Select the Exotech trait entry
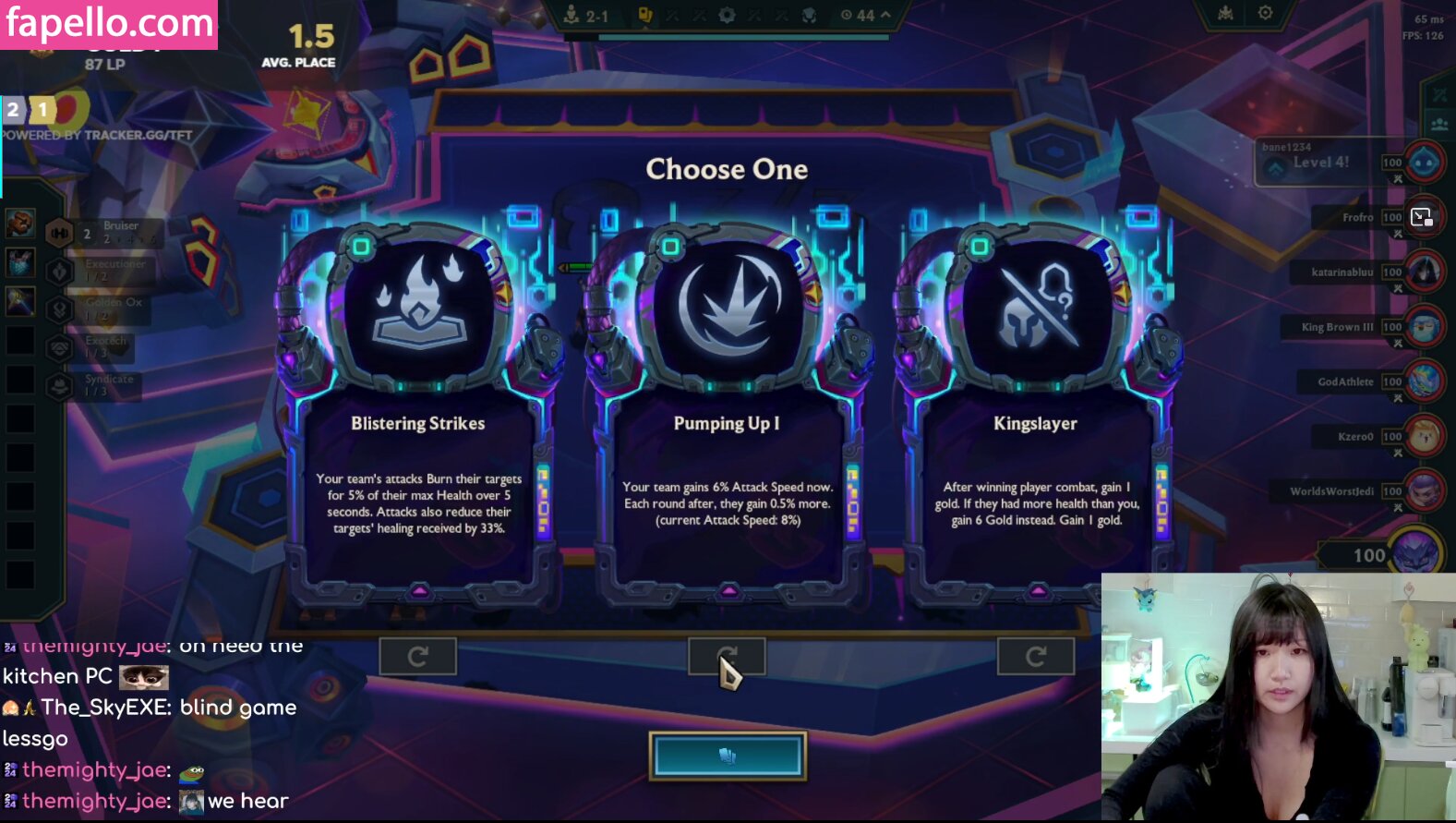Viewport: 1456px width, 823px height. point(100,347)
